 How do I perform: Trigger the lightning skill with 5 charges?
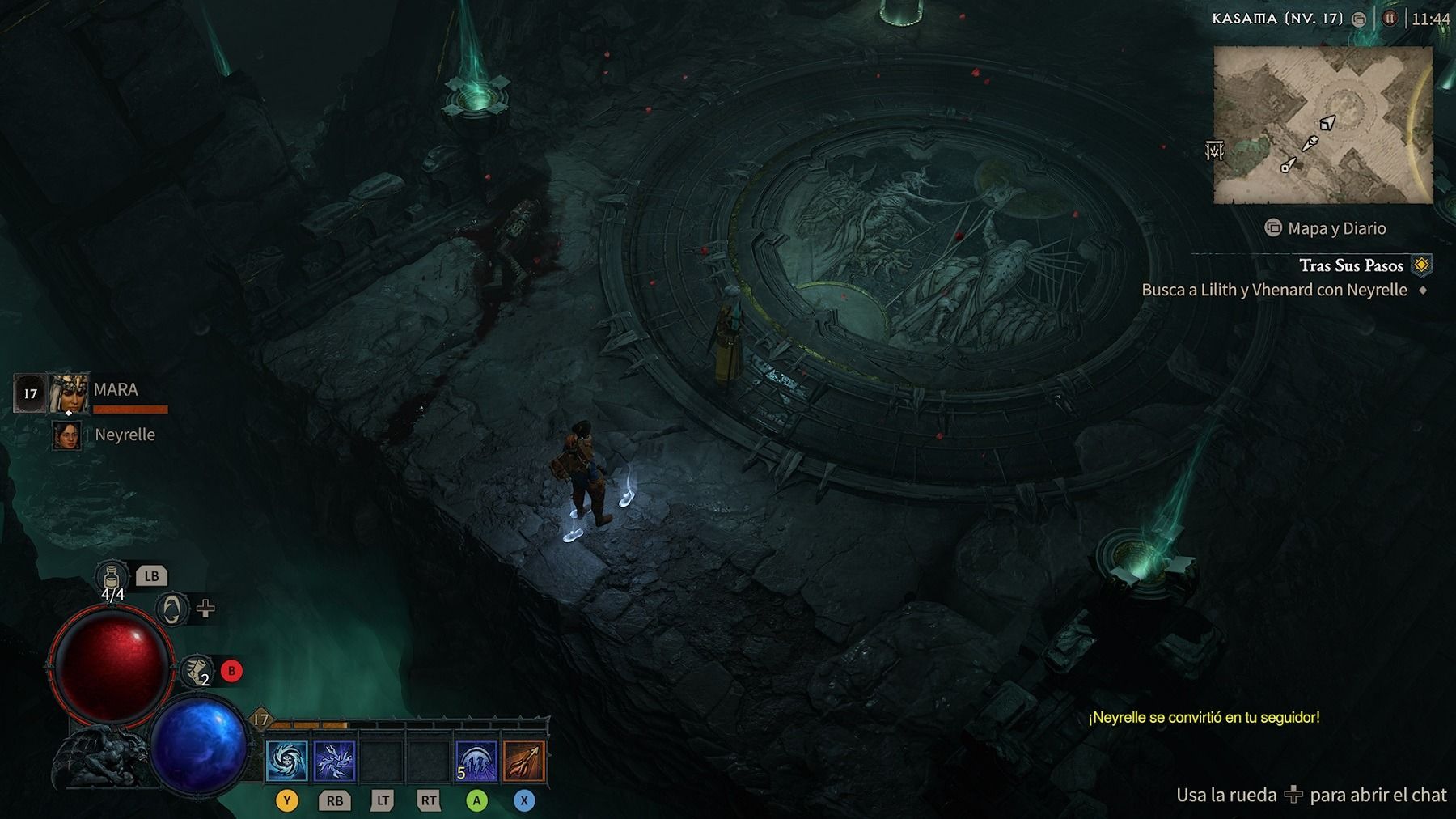476,762
